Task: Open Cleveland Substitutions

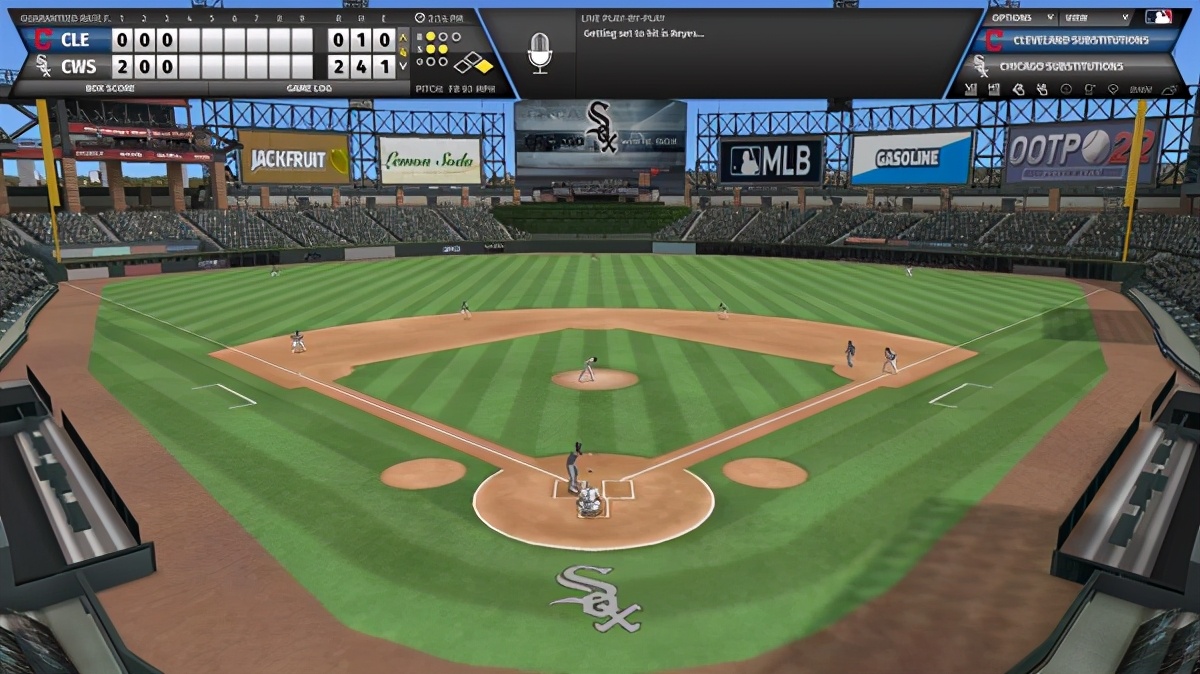Action: 1080,41
